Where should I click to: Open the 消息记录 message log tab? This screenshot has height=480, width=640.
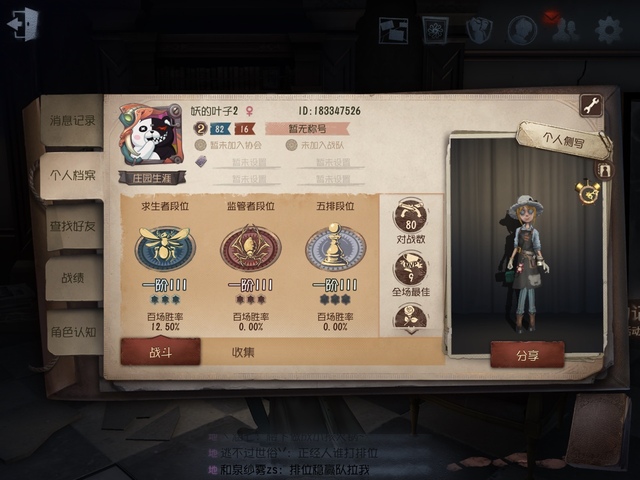point(73,120)
